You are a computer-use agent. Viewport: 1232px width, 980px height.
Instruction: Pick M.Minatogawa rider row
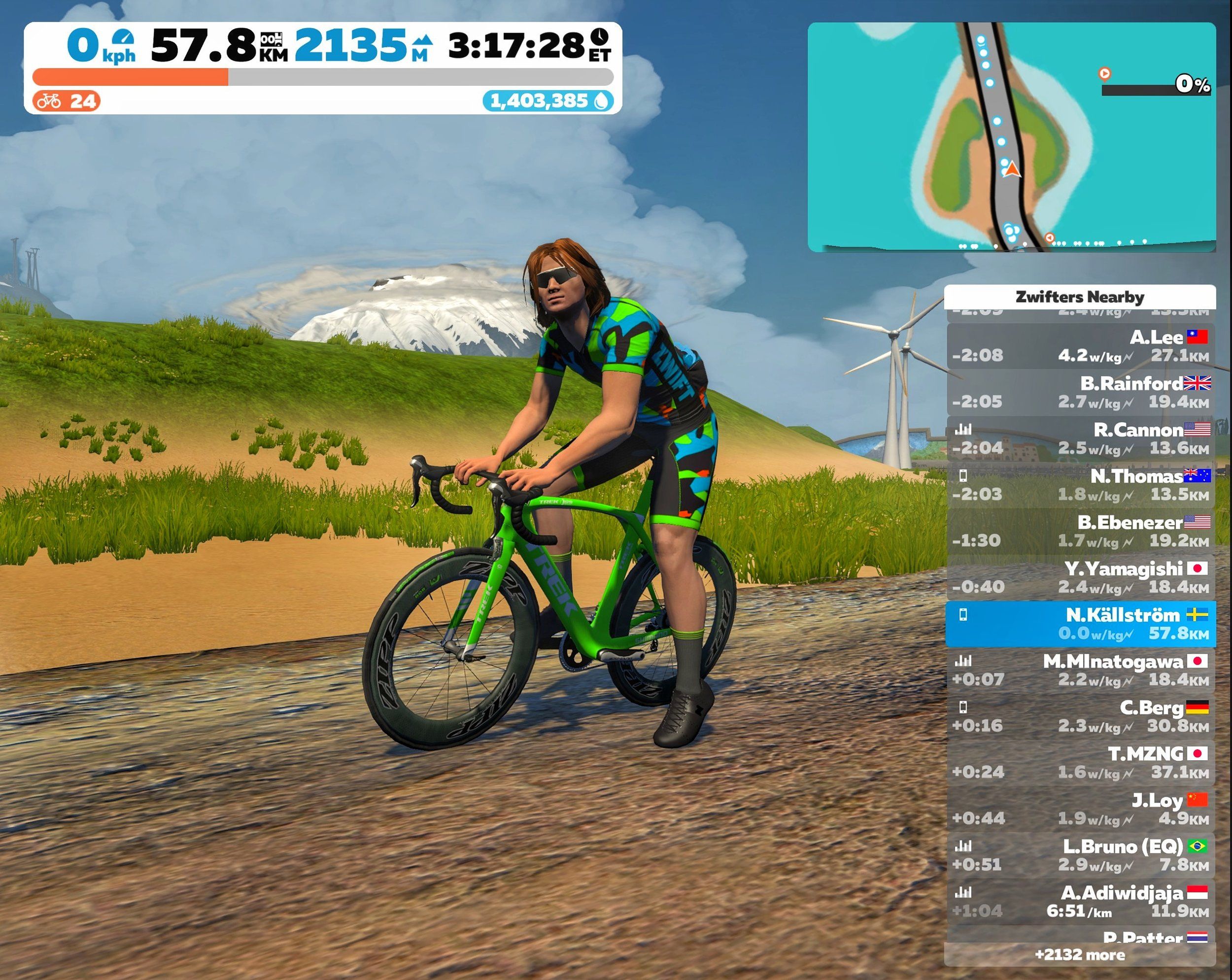(1079, 670)
